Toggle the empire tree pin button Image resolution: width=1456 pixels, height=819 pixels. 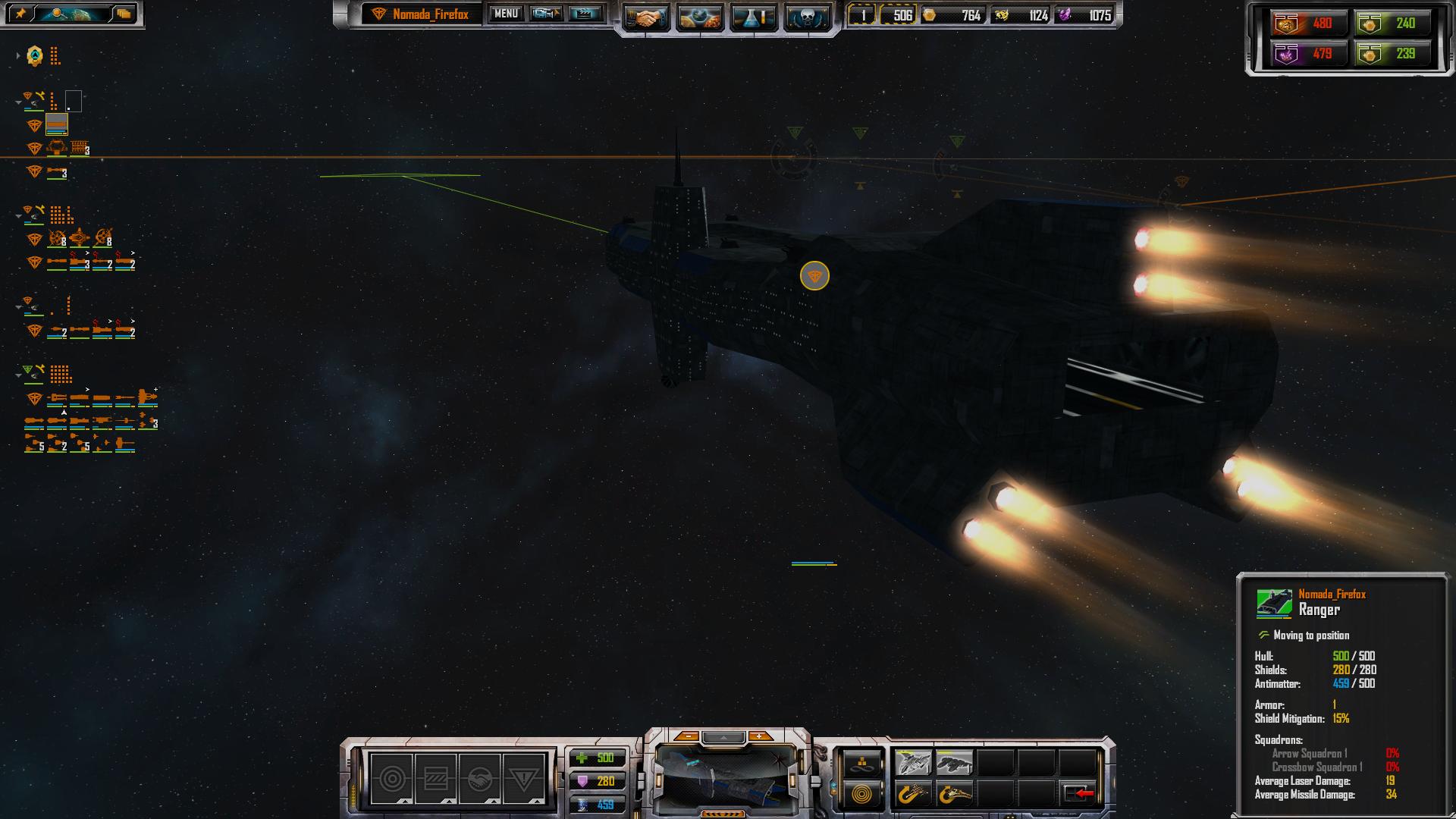pos(20,14)
